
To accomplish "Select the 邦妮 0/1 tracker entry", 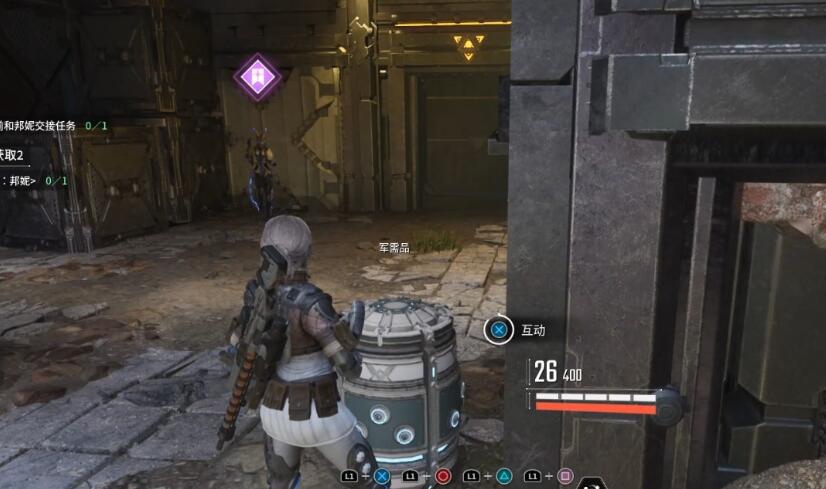I will 36,181.
